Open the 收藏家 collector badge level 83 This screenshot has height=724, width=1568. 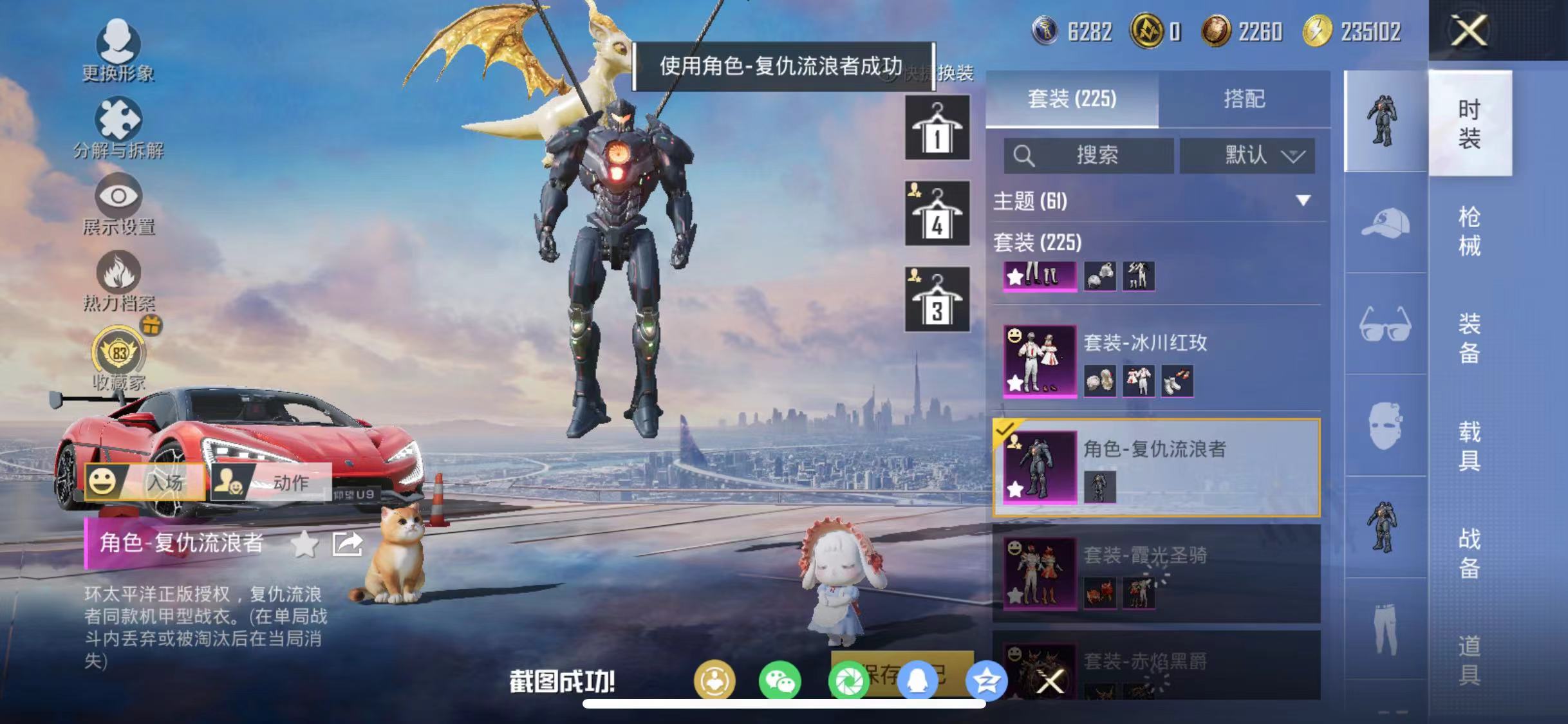[x=118, y=351]
